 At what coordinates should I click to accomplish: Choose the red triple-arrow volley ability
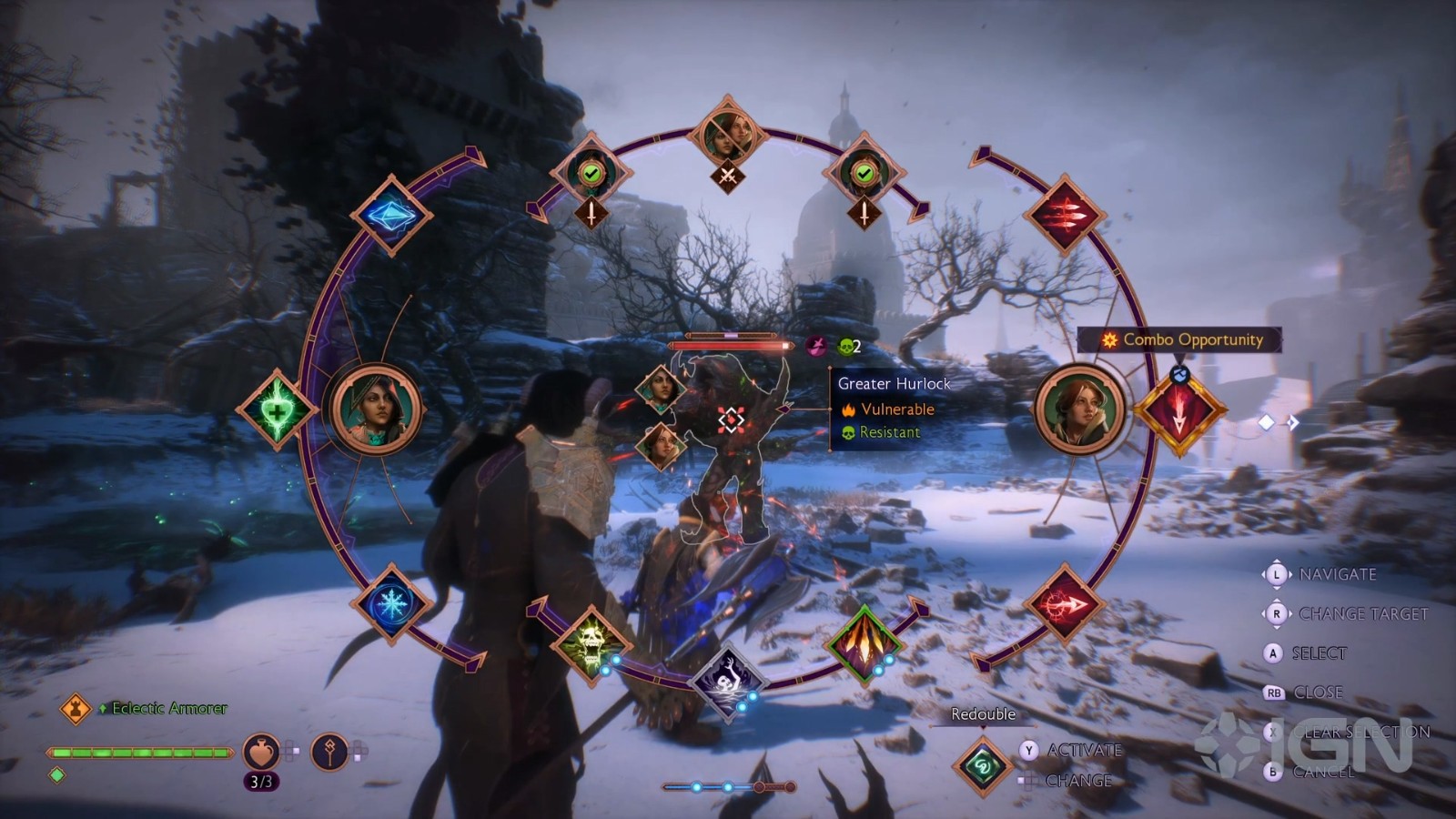point(1064,217)
